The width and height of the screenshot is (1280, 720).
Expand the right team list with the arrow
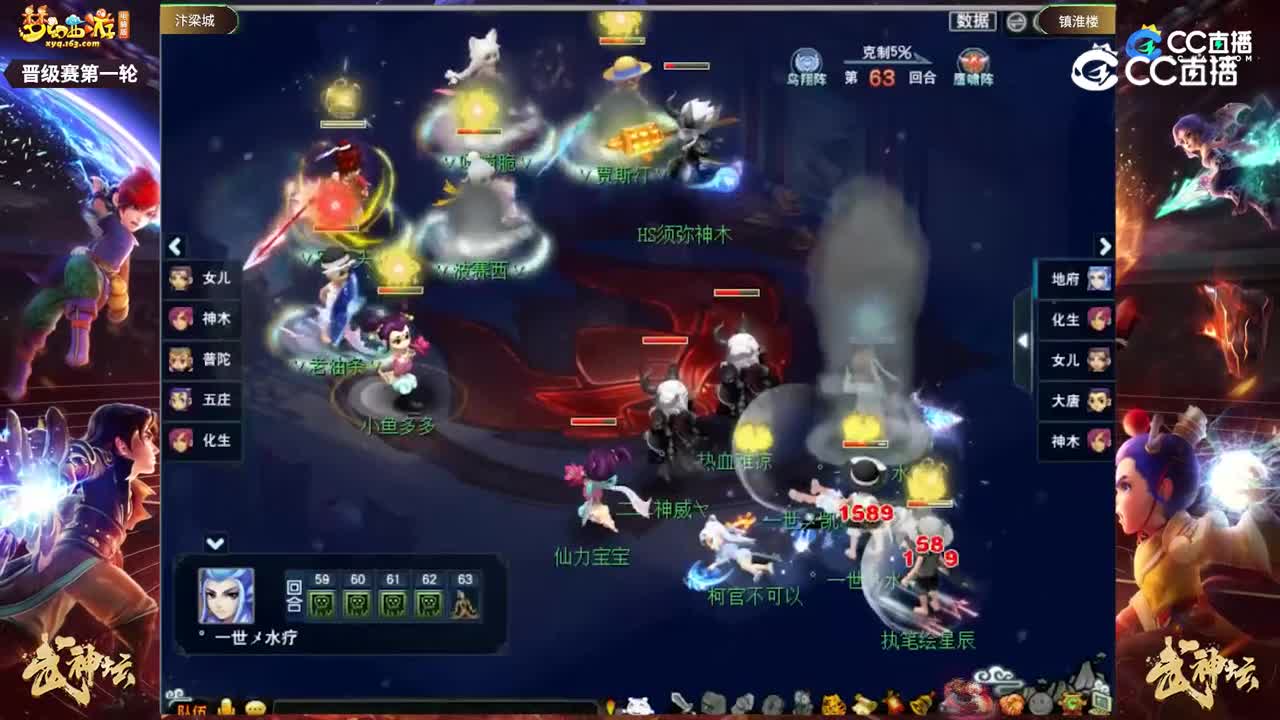click(x=1105, y=245)
